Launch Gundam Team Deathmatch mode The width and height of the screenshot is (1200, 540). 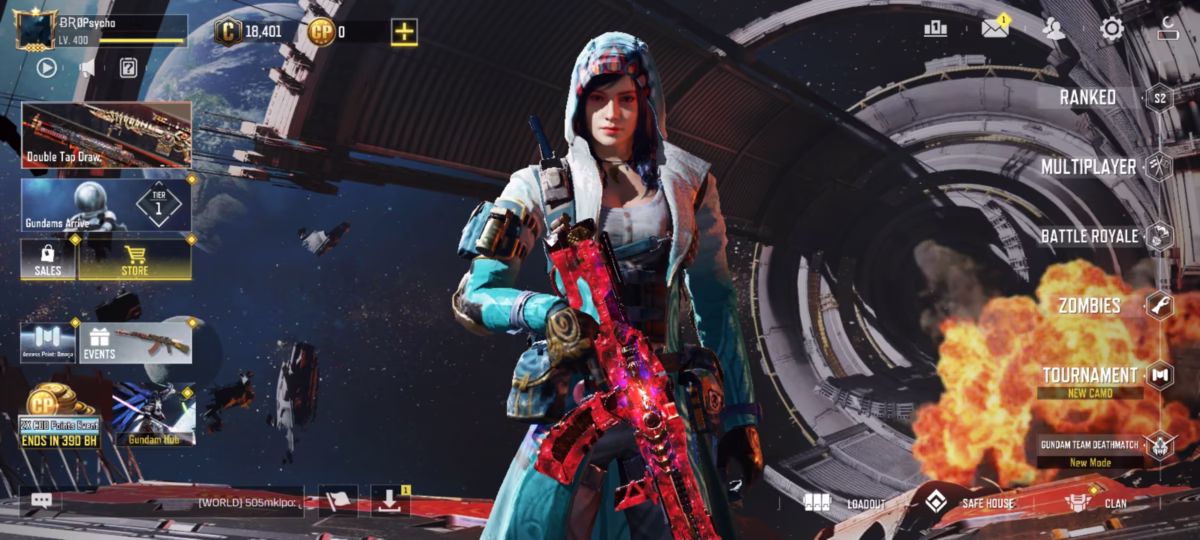click(1090, 445)
